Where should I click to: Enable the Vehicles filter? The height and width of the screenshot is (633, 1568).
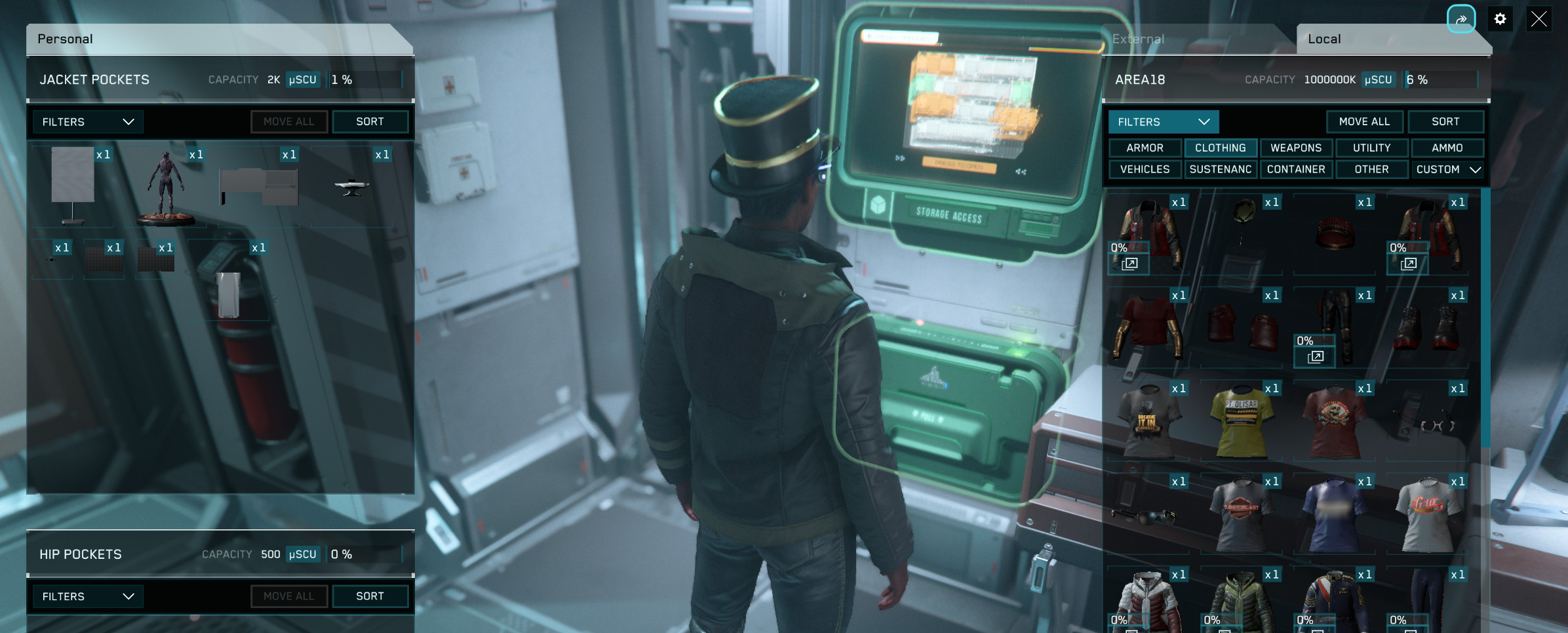click(x=1145, y=169)
